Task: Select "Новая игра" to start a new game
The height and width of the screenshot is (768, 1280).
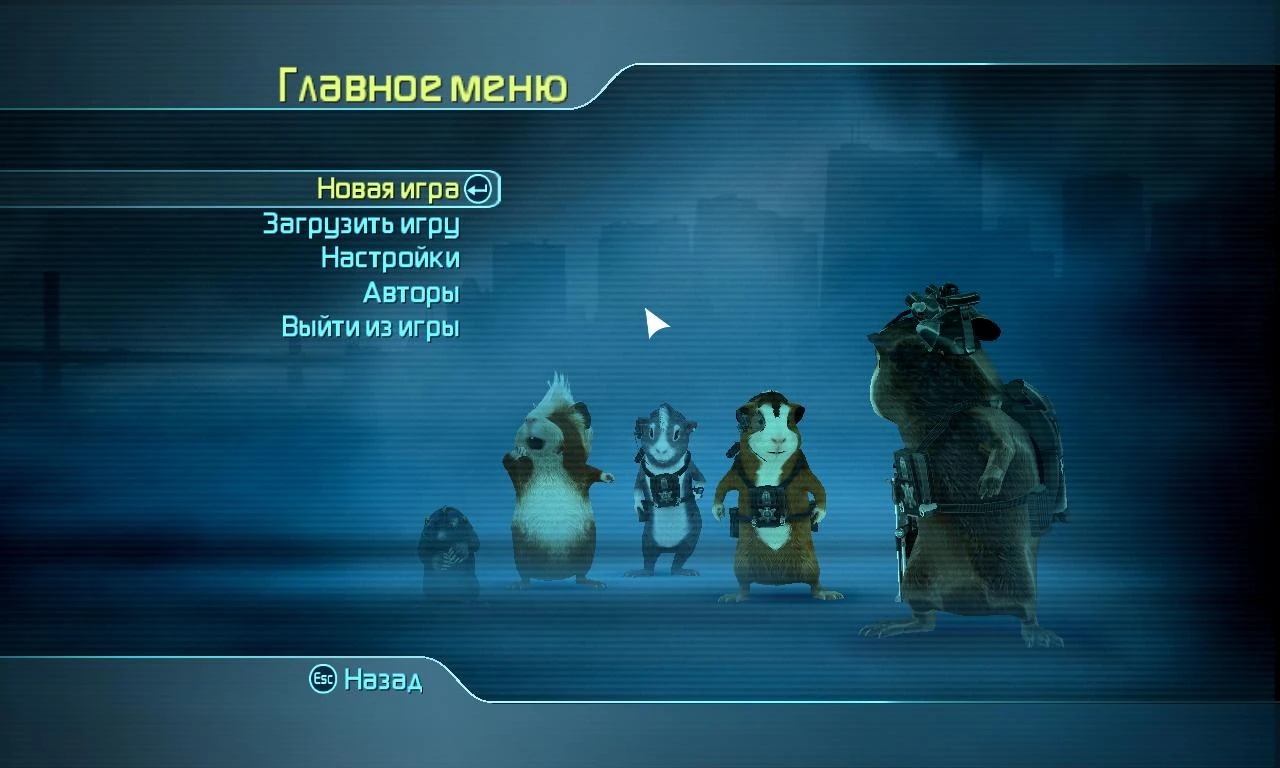Action: click(x=390, y=188)
